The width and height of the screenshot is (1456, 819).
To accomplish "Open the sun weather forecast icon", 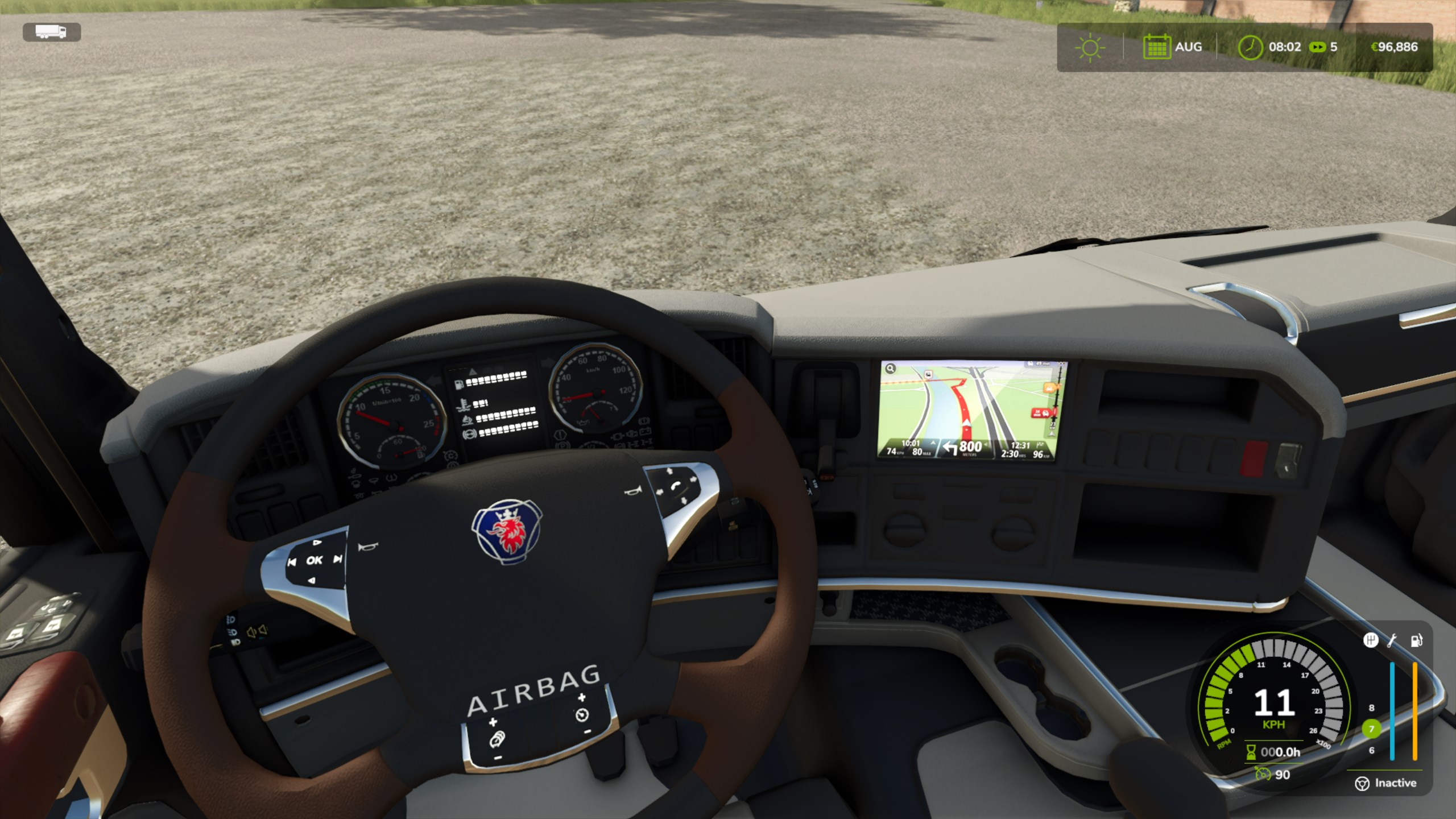I will (x=1090, y=47).
